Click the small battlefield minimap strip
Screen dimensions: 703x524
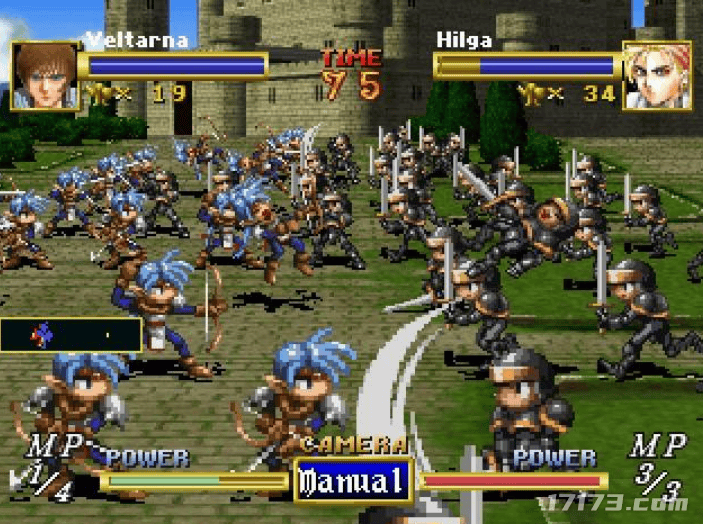coord(70,335)
